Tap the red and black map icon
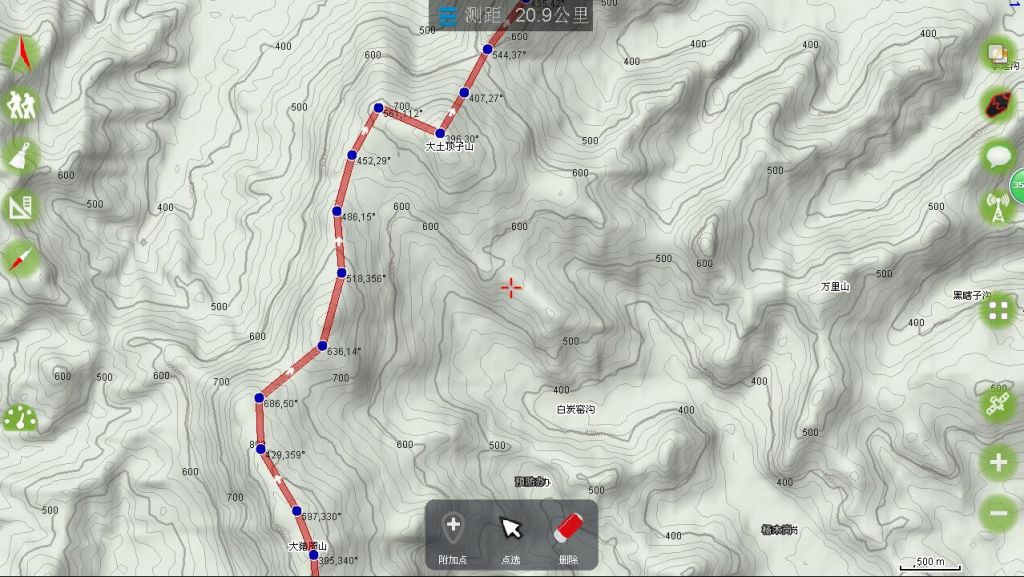This screenshot has width=1024, height=577. click(x=998, y=103)
